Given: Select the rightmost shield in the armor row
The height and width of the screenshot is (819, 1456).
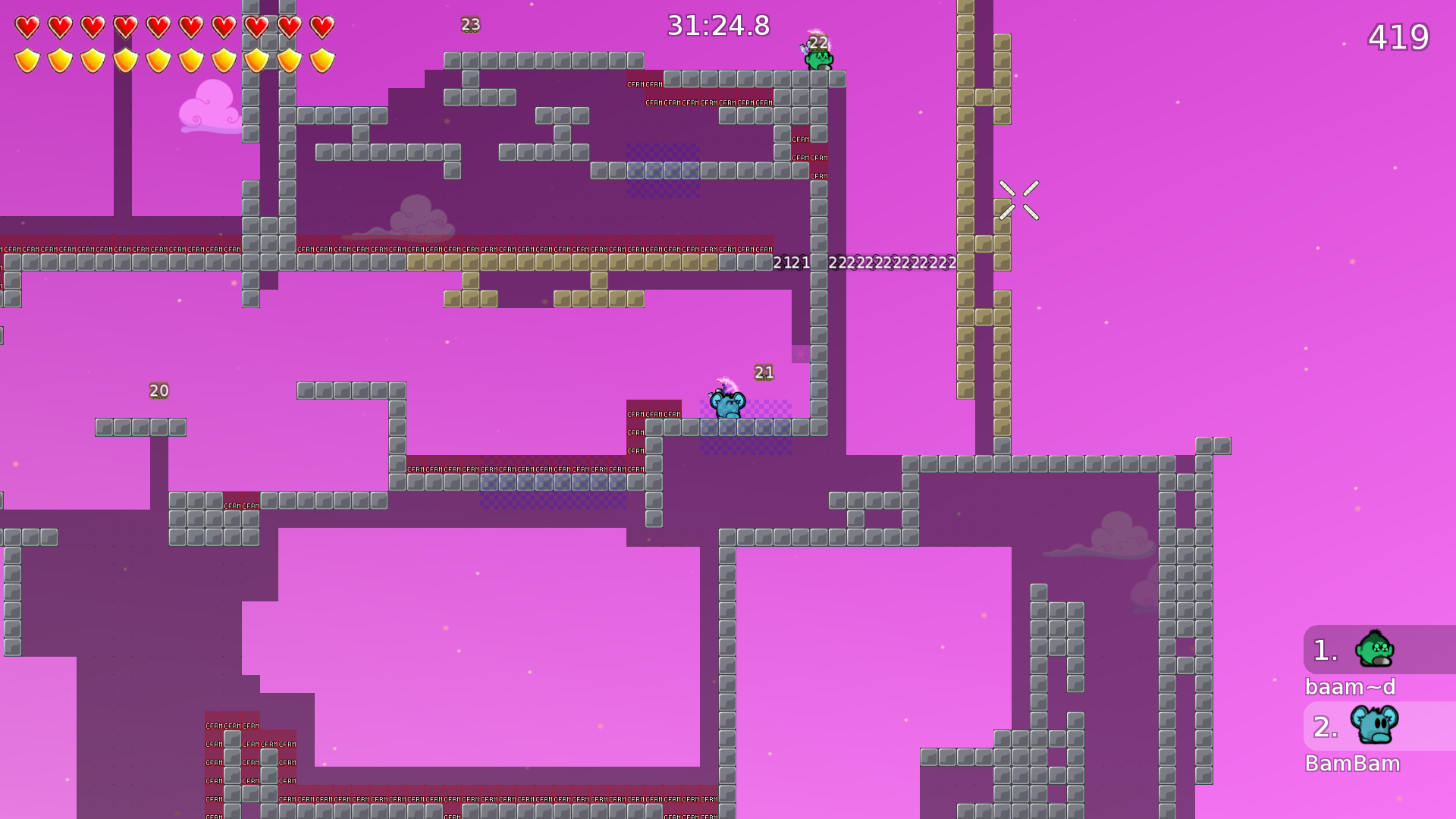Looking at the screenshot, I should pyautogui.click(x=321, y=58).
